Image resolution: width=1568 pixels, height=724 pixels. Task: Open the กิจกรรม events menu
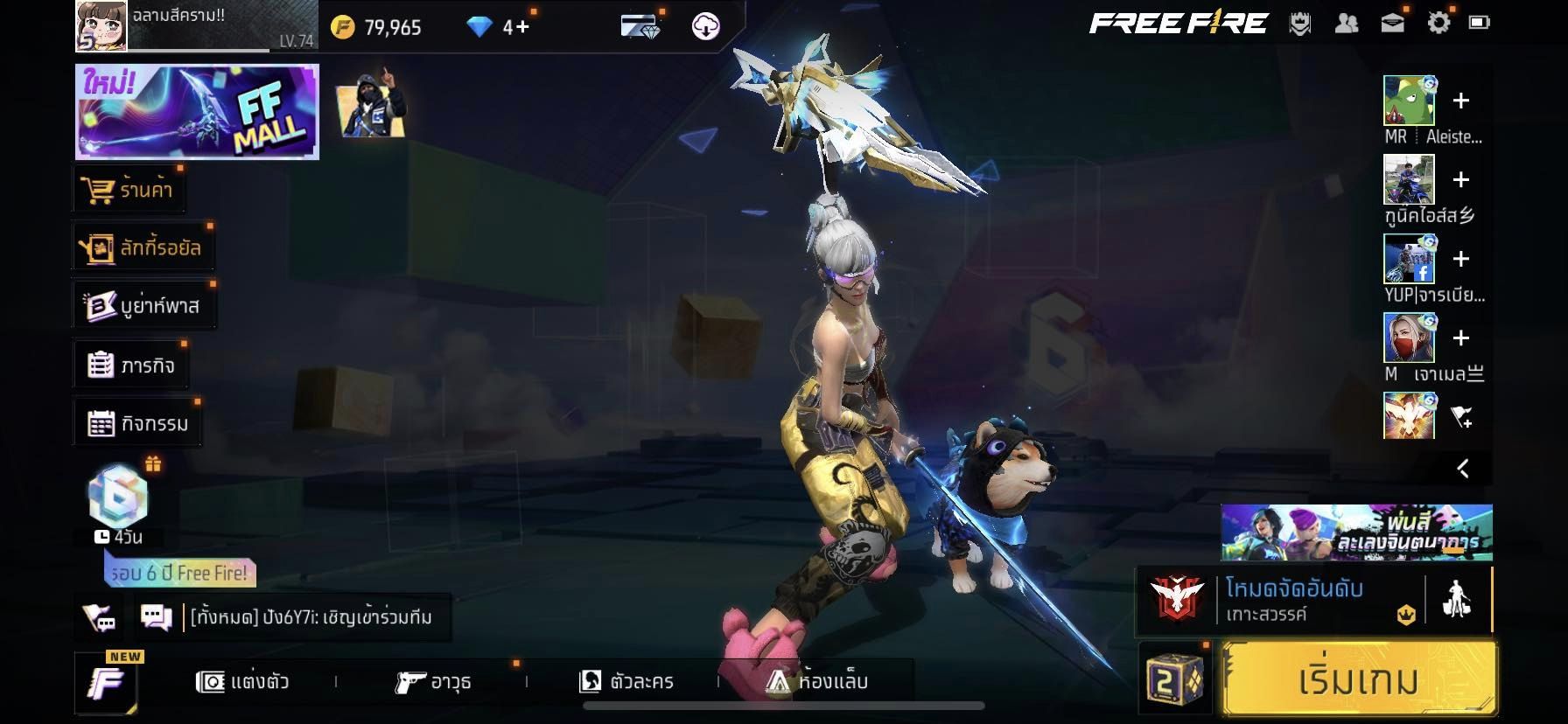point(138,424)
